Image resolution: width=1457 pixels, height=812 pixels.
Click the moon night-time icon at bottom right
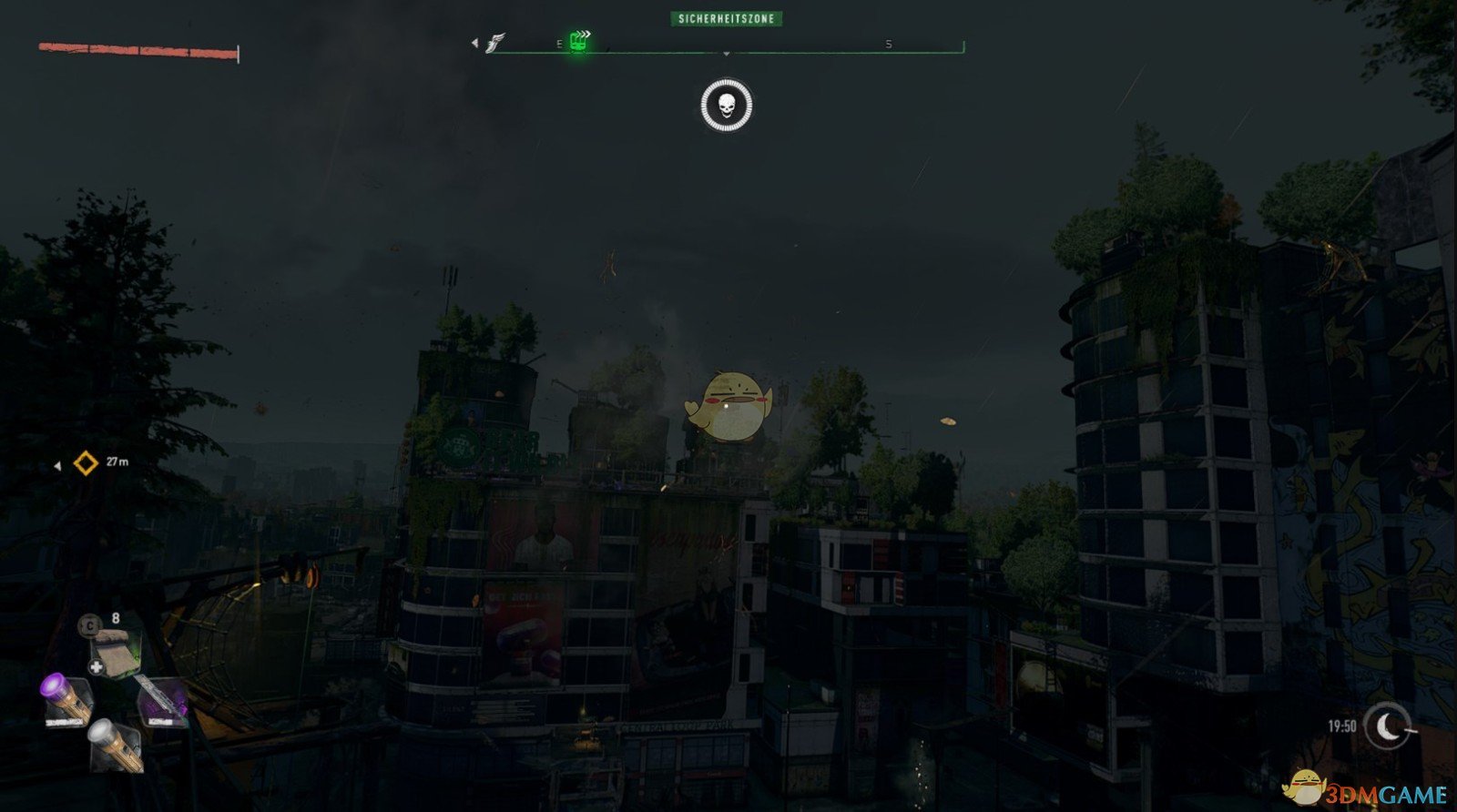pos(1388,726)
